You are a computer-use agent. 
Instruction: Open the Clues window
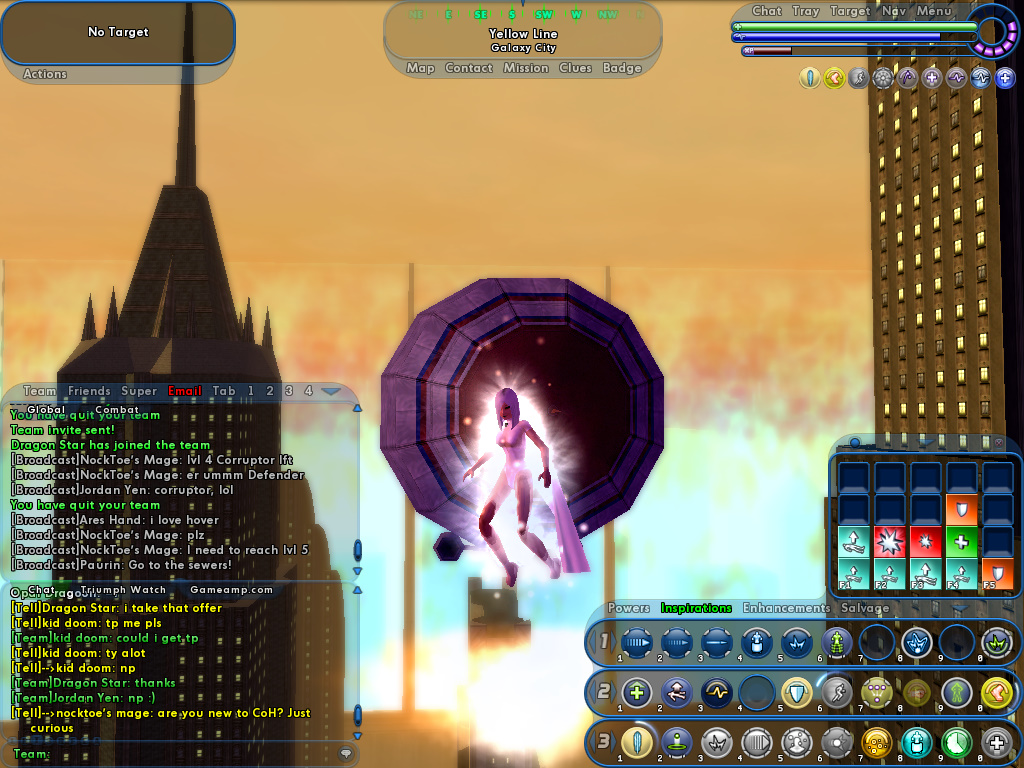pyautogui.click(x=576, y=68)
